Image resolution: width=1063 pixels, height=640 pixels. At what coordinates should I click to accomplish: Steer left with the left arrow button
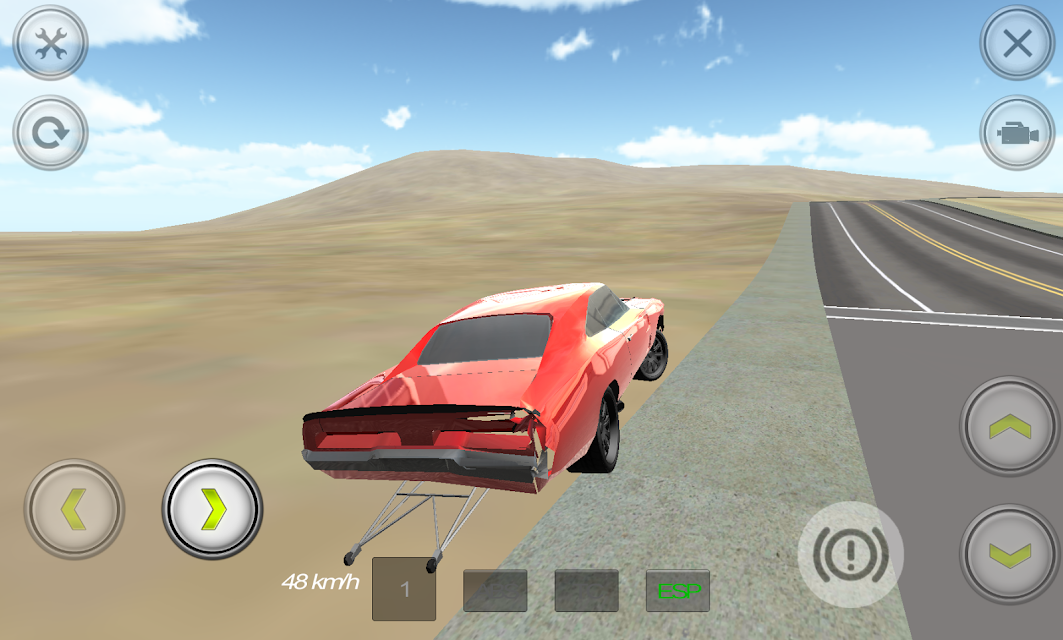coord(74,509)
